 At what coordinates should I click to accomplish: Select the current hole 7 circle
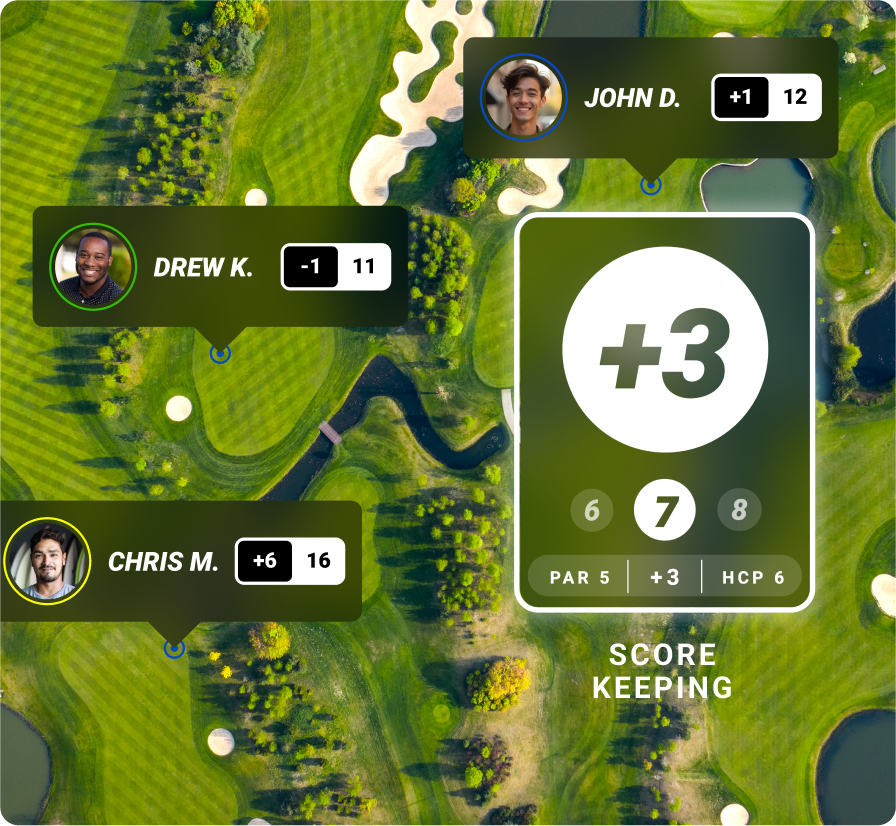pyautogui.click(x=665, y=511)
